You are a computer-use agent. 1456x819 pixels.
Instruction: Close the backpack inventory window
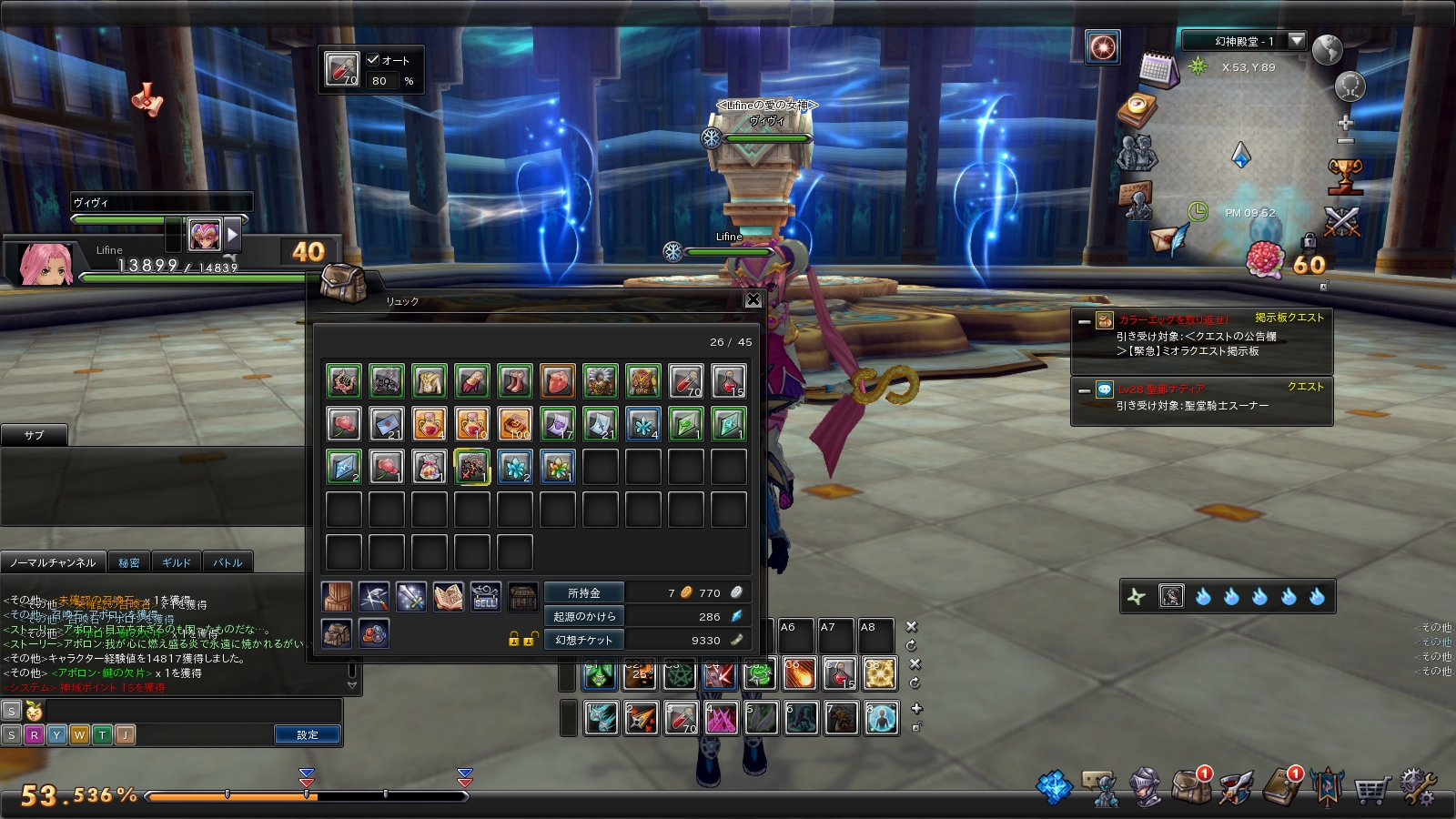click(753, 299)
